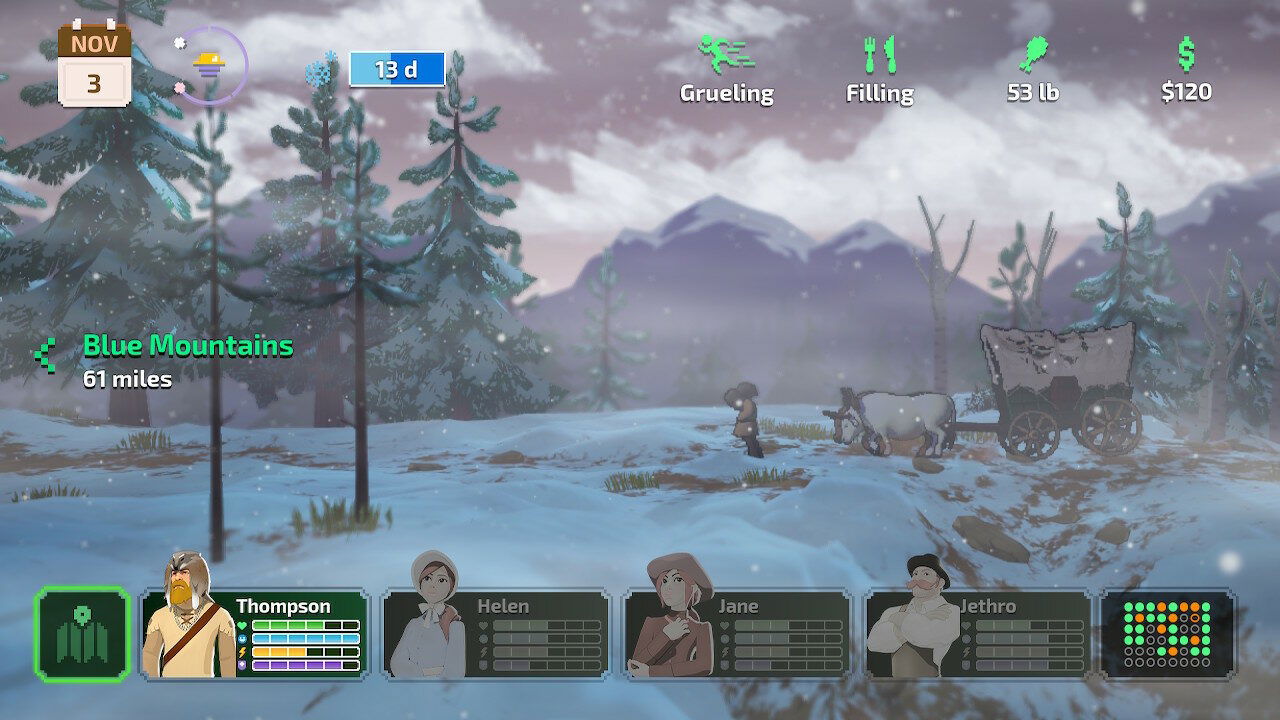1280x720 pixels.
Task: Adjust the Filling rations setting
Action: (x=879, y=70)
